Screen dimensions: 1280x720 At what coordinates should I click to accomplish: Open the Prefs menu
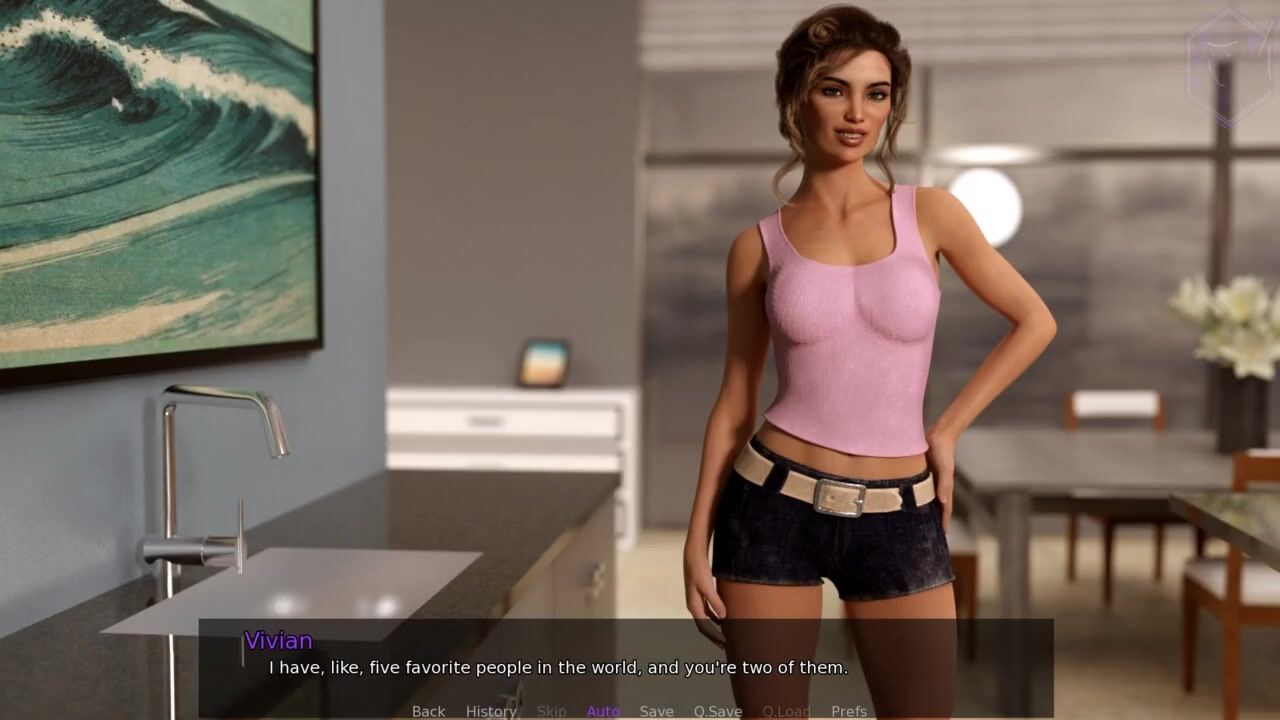point(849,711)
